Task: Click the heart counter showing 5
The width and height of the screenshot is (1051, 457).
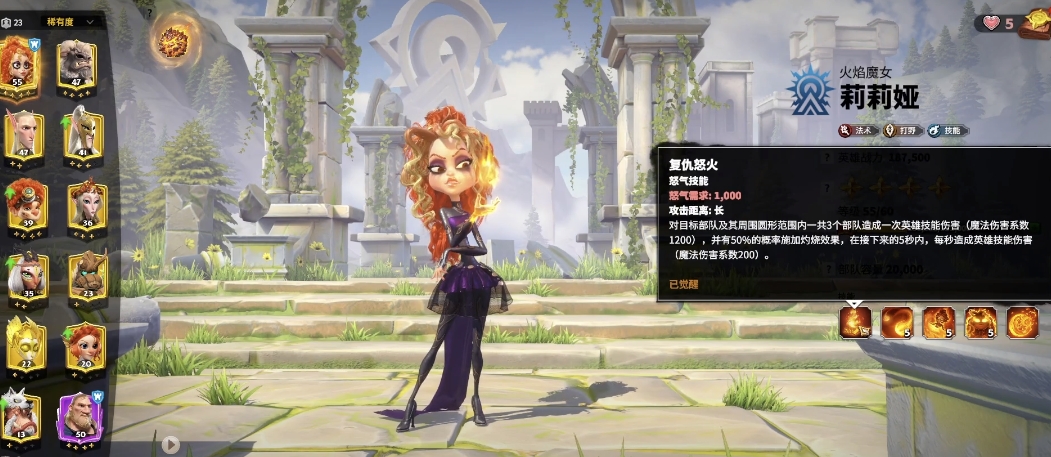Action: pyautogui.click(x=997, y=23)
